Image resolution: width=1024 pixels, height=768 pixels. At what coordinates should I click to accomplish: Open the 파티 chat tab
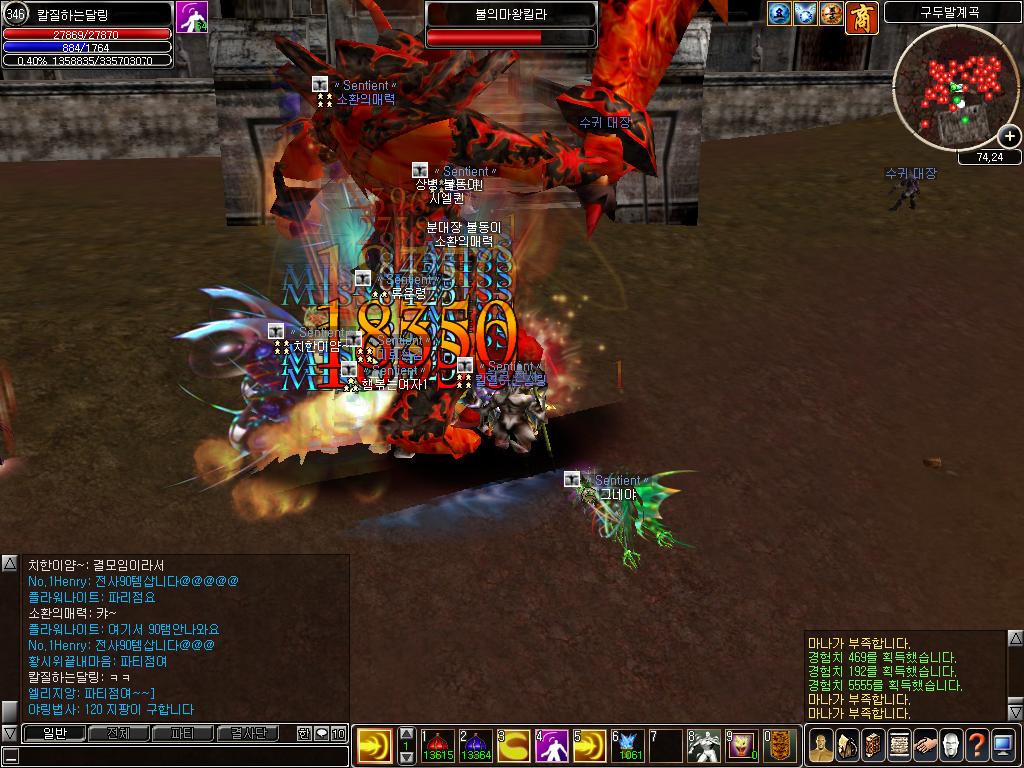pos(183,733)
